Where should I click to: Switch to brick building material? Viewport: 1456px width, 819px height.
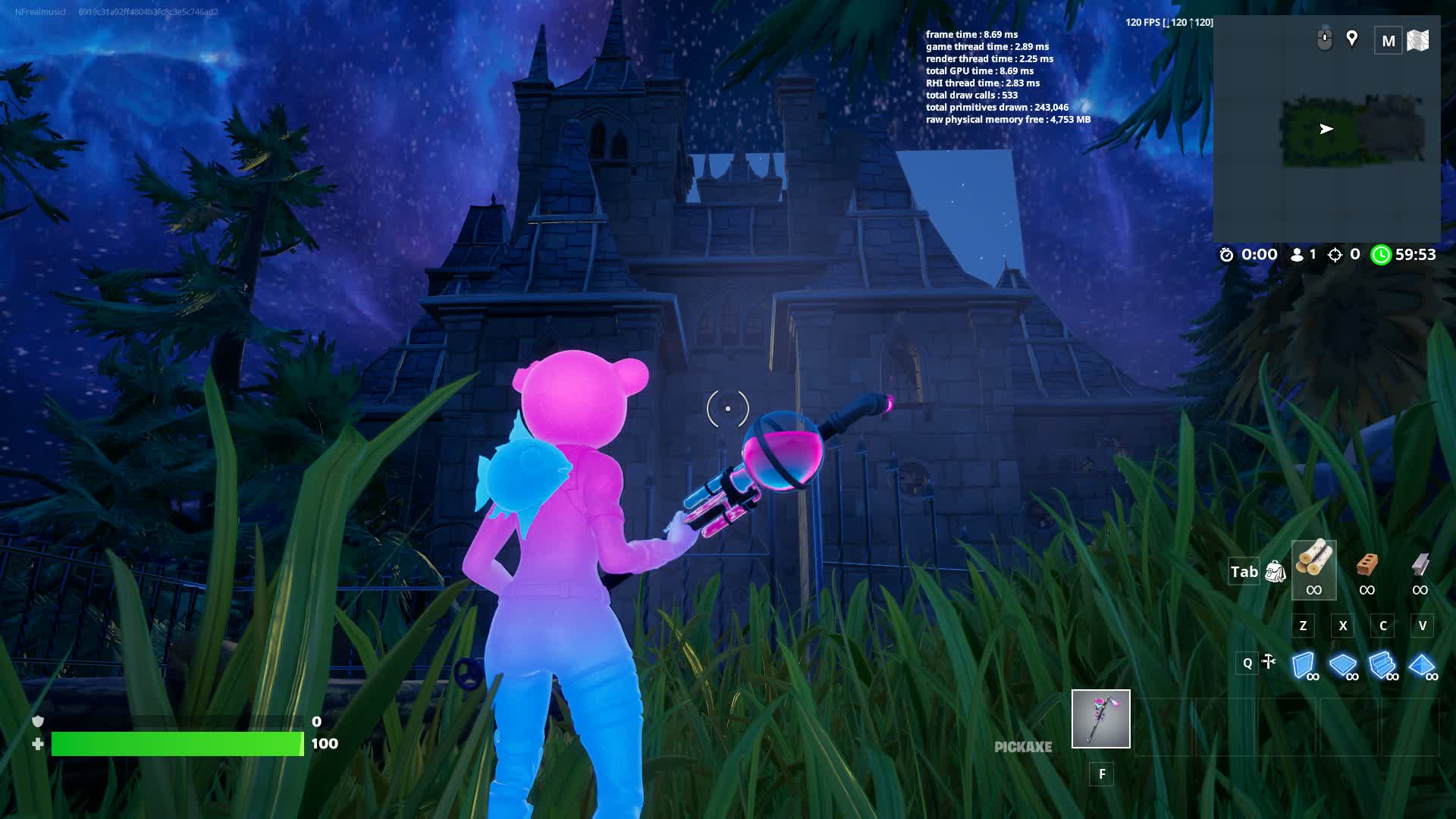[1367, 570]
